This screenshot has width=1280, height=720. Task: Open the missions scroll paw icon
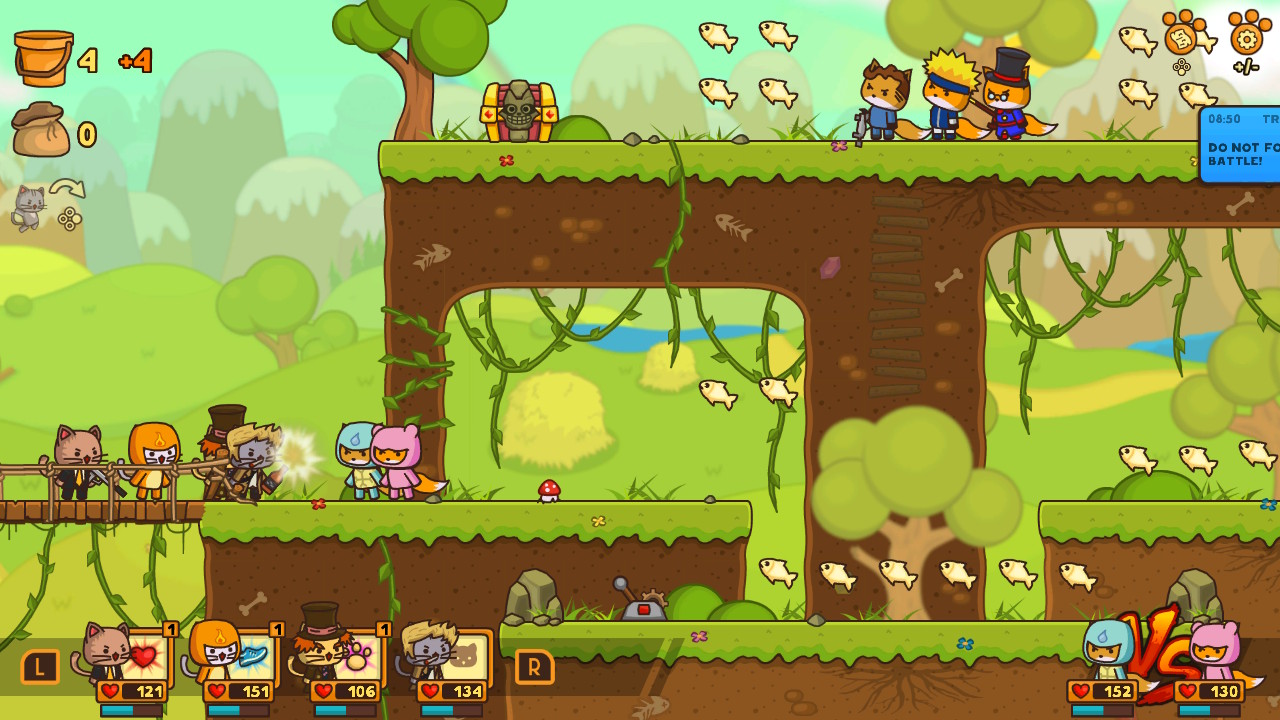1180,38
